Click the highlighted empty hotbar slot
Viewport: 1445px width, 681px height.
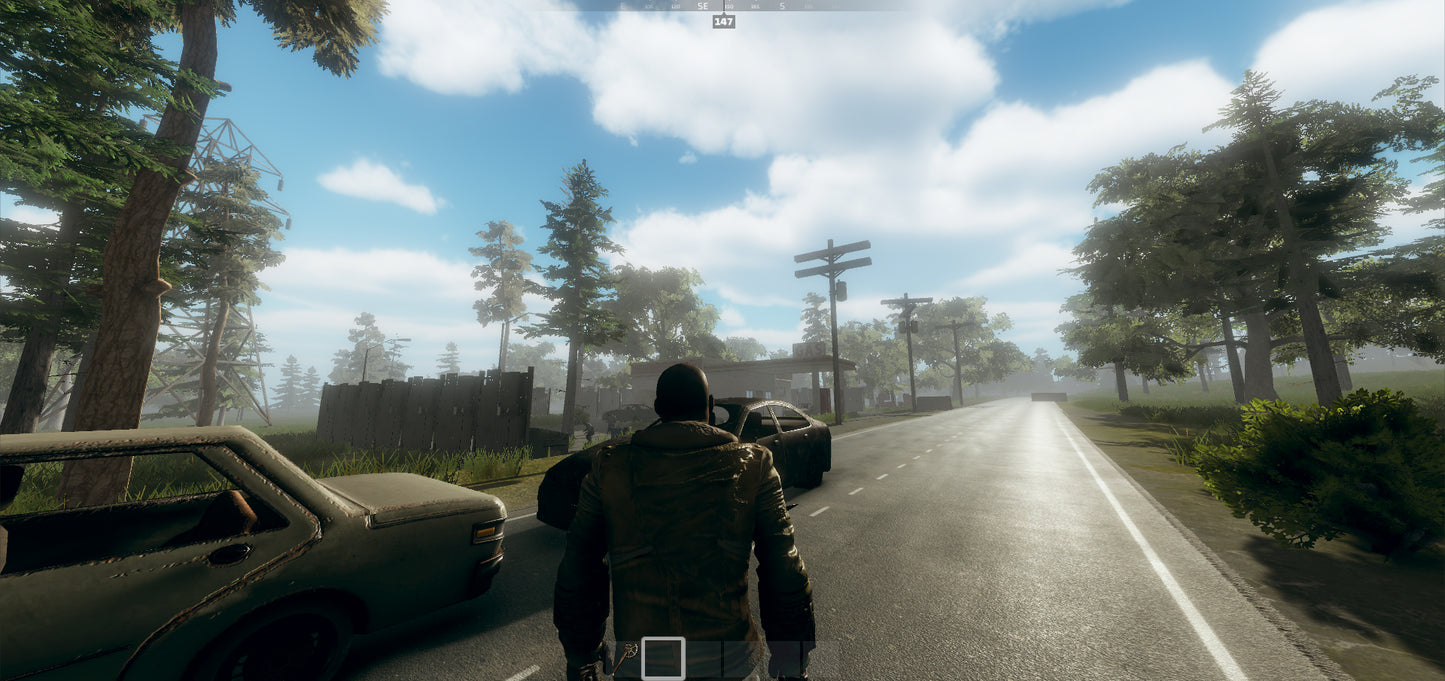point(663,658)
